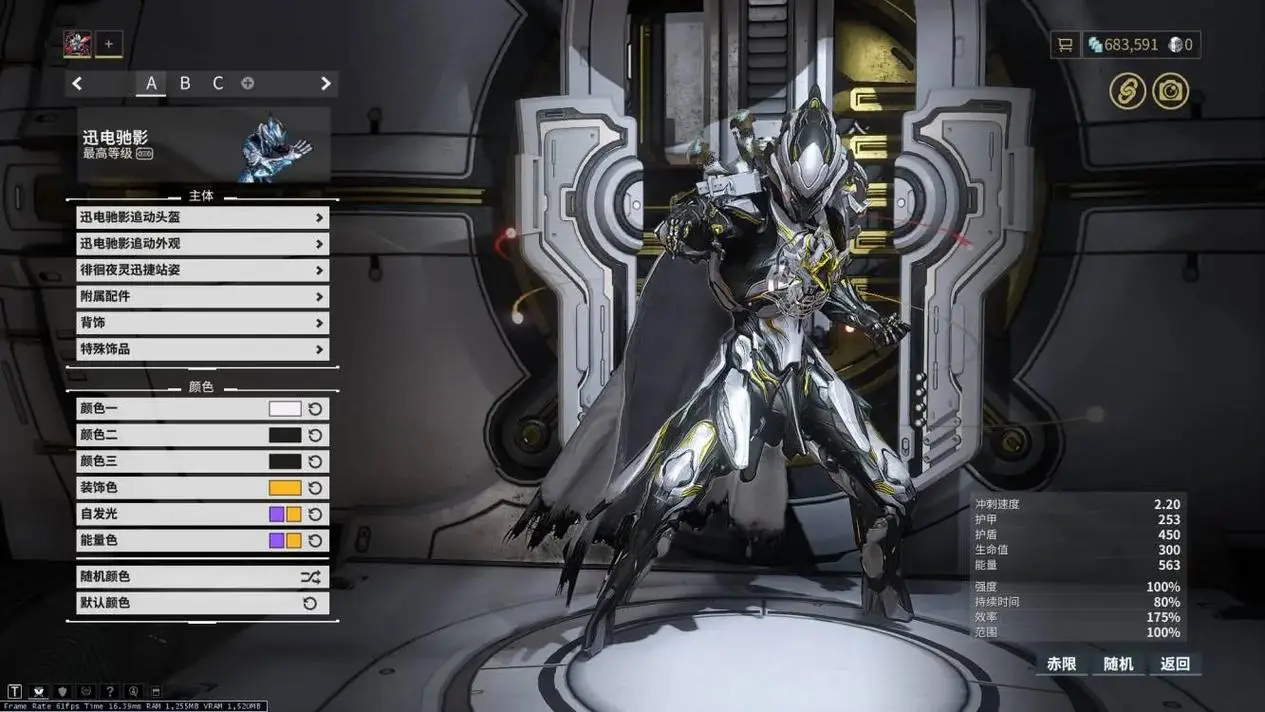Open the market cart icon

pos(1065,44)
